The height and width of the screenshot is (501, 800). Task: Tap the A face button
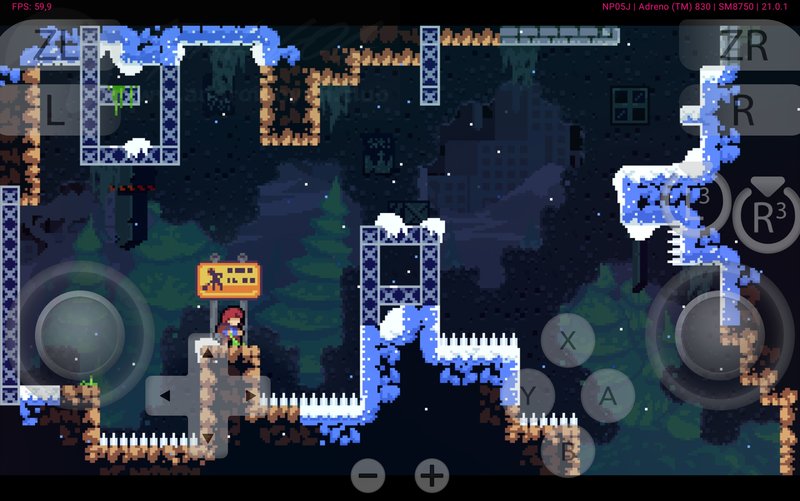(x=607, y=395)
